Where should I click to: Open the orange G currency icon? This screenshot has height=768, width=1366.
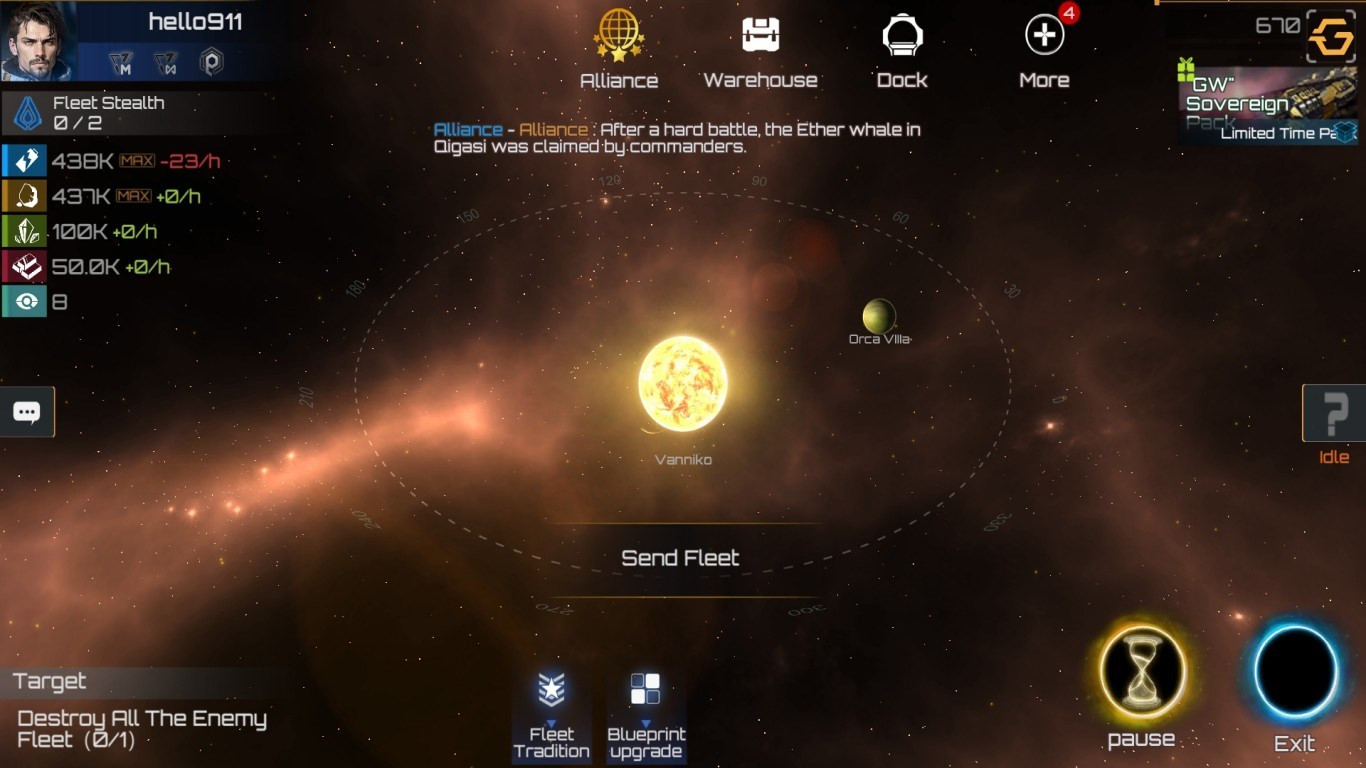coord(1331,38)
